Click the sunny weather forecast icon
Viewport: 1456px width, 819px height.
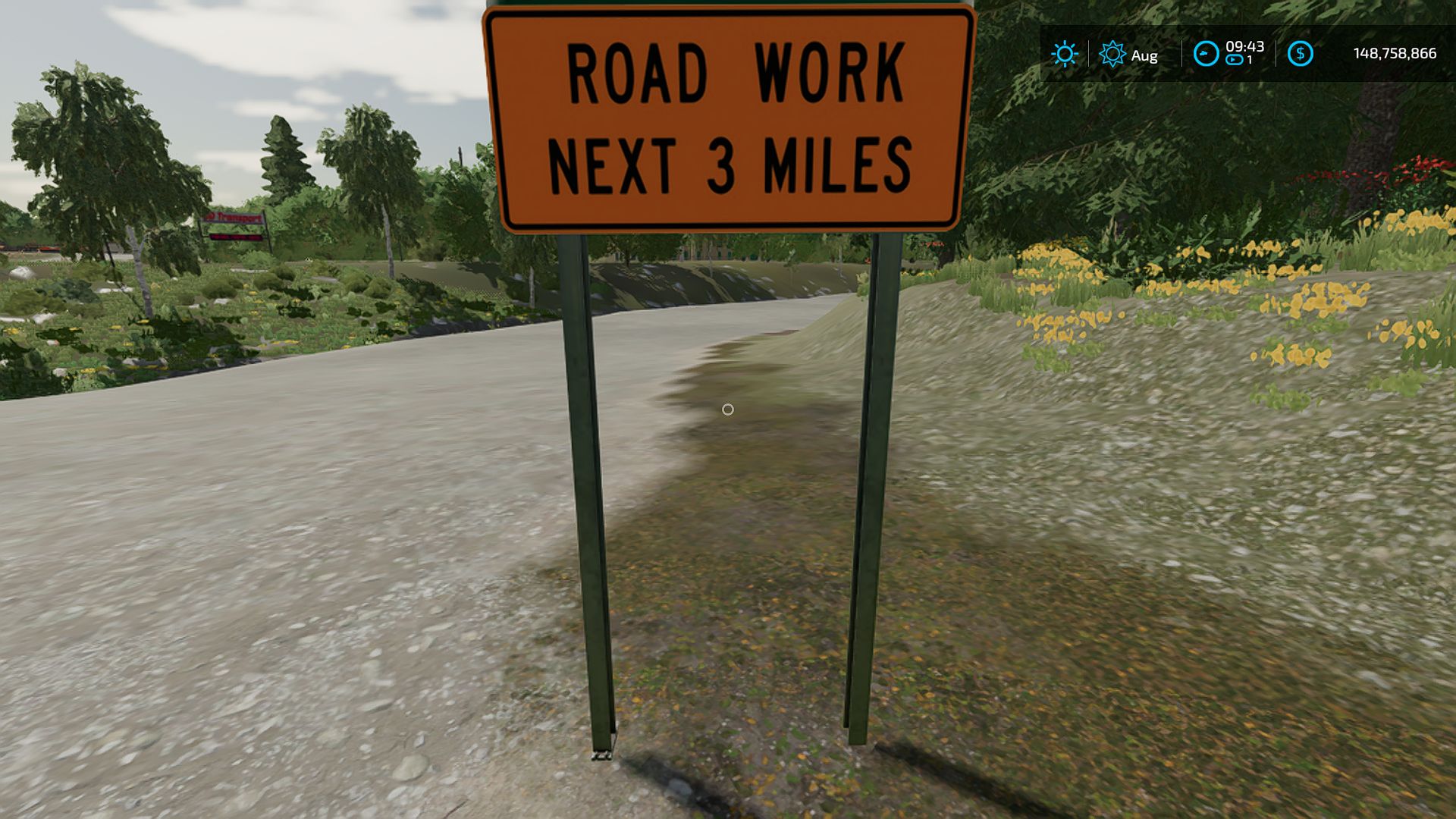tap(1064, 54)
